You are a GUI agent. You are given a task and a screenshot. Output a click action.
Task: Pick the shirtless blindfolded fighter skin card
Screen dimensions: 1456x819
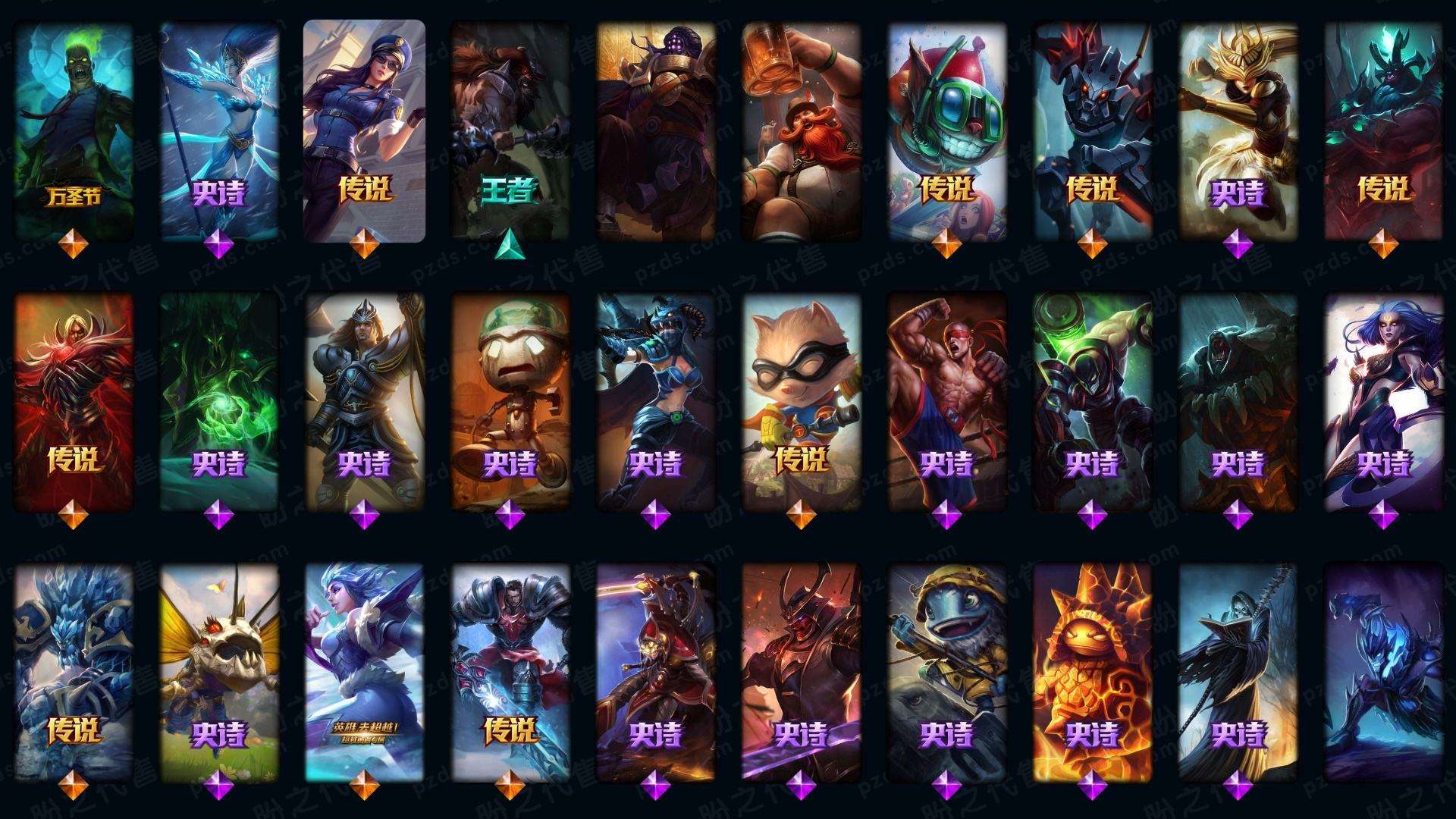(x=946, y=402)
